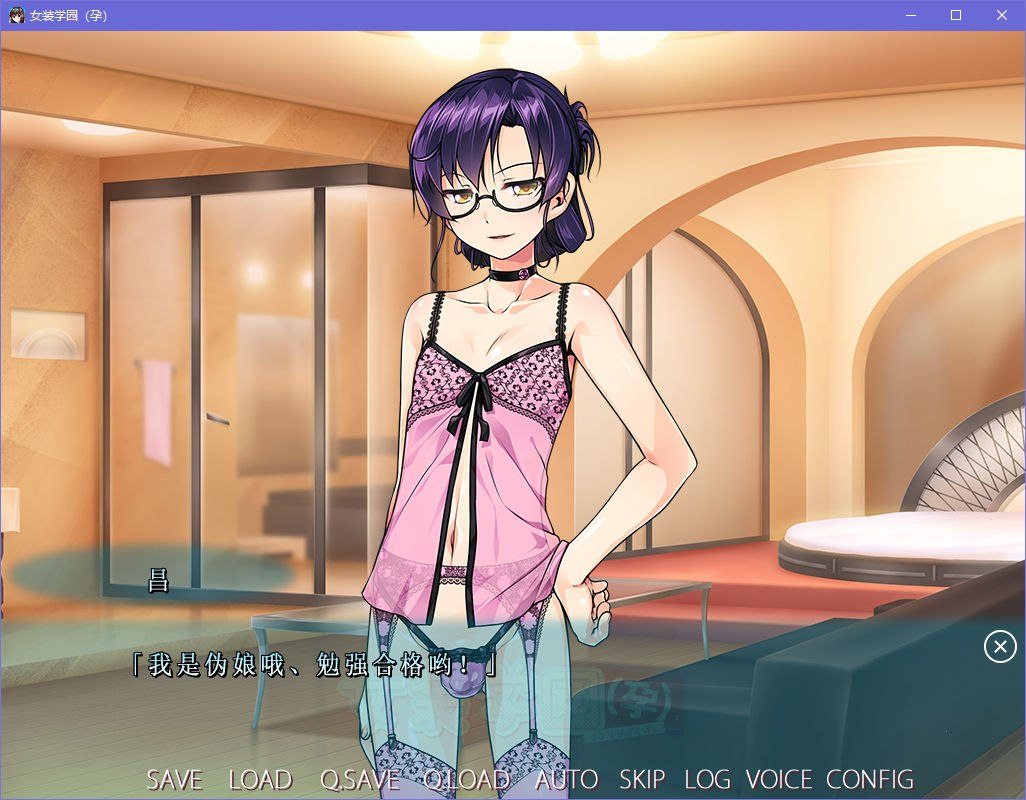
Task: Close the game window
Action: (1002, 15)
